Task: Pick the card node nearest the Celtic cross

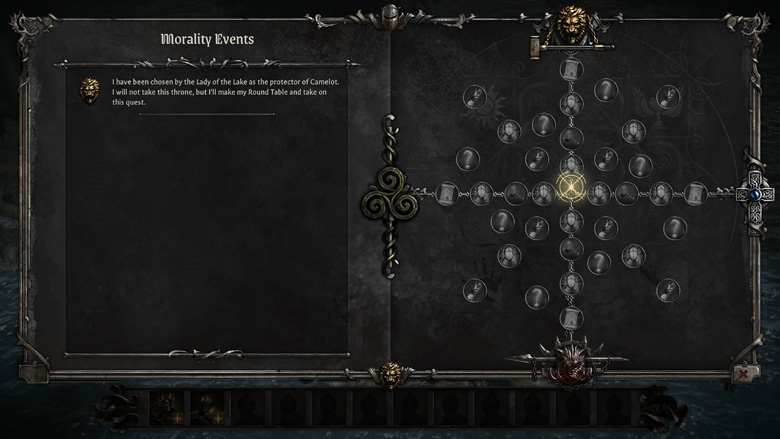Action: point(695,192)
